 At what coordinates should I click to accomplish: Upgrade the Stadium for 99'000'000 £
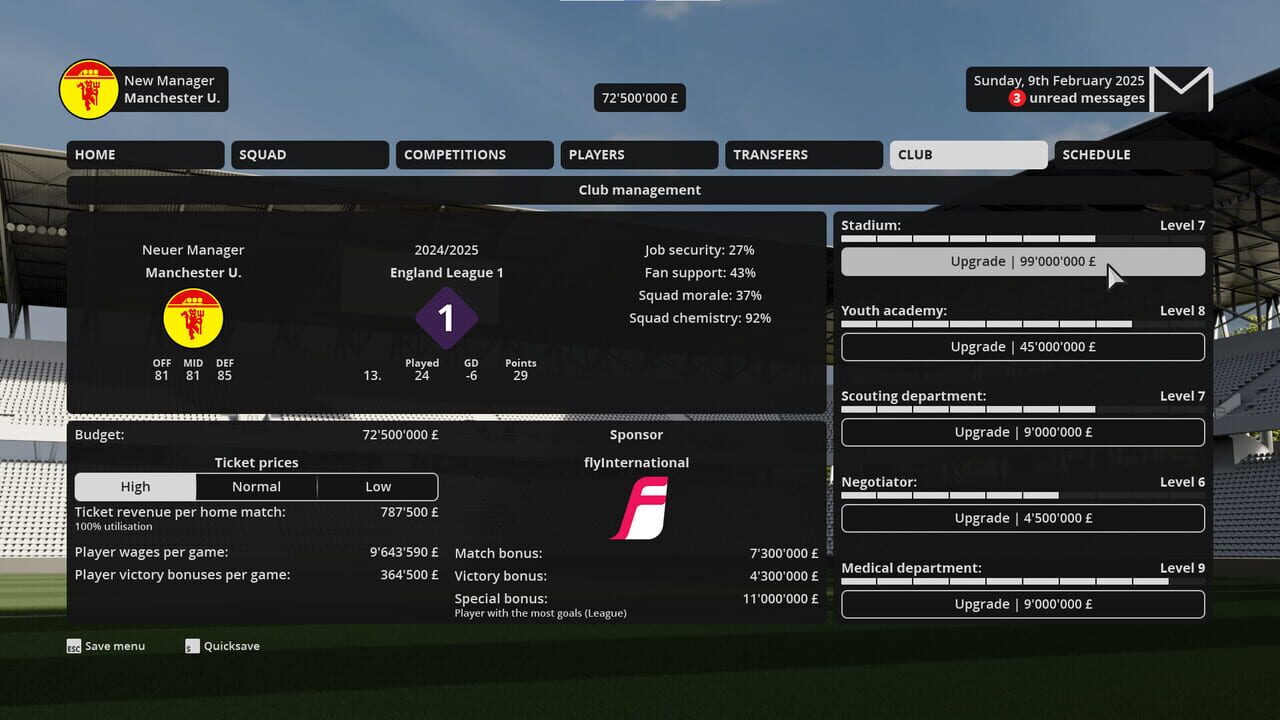[x=1023, y=261]
